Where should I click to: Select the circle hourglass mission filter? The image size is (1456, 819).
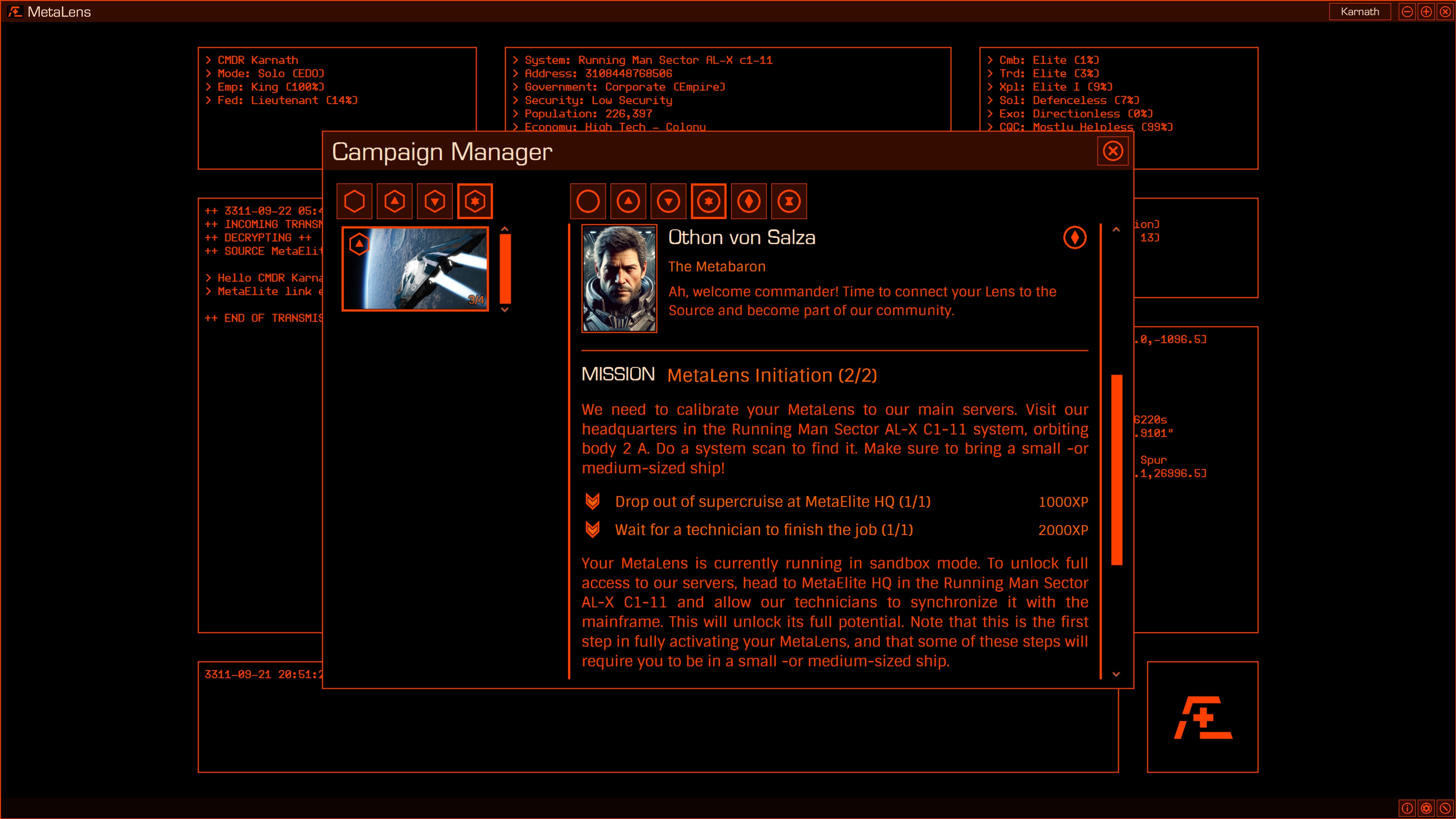click(x=789, y=201)
